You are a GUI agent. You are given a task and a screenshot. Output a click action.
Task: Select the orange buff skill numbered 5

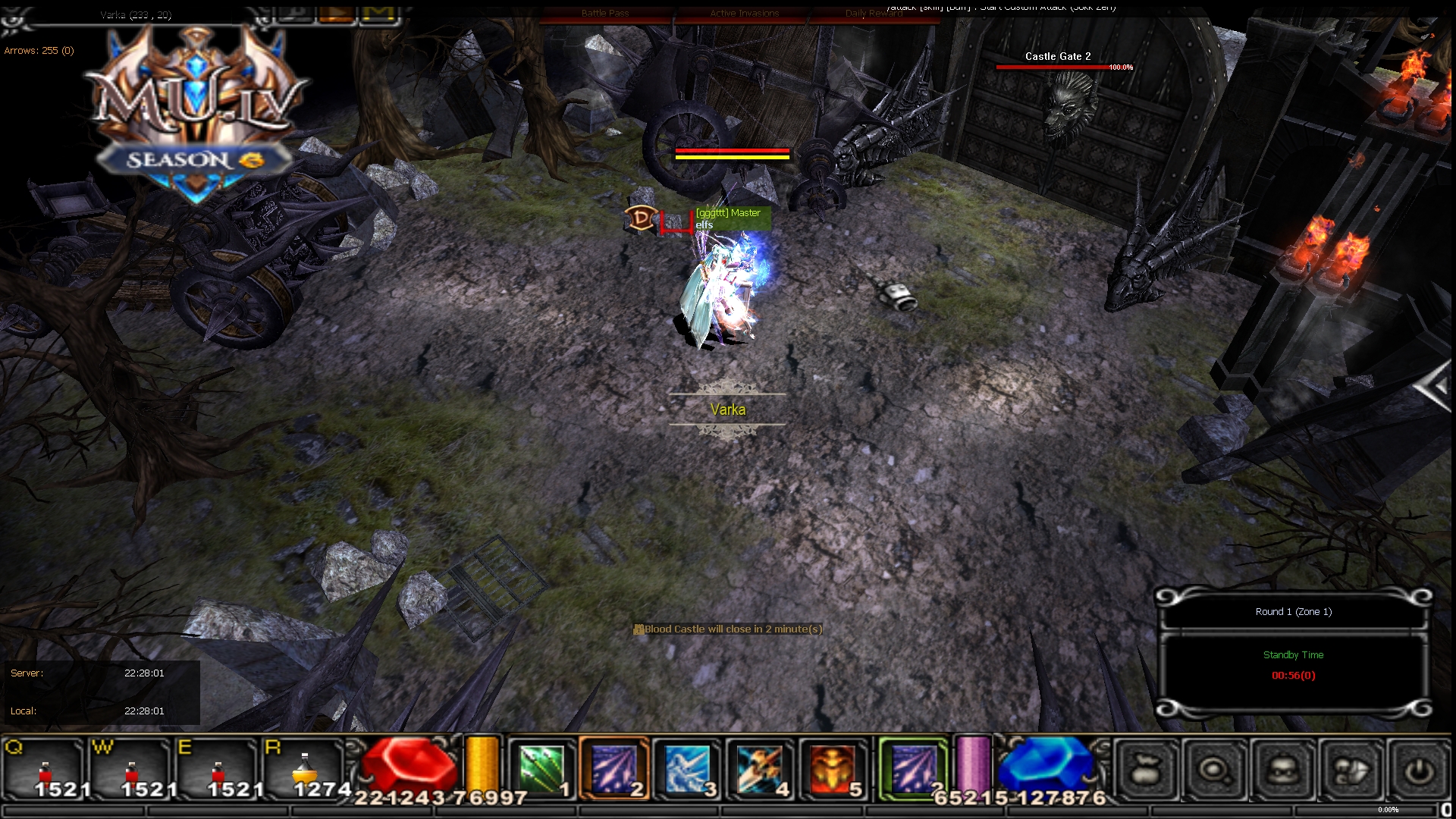[833, 768]
